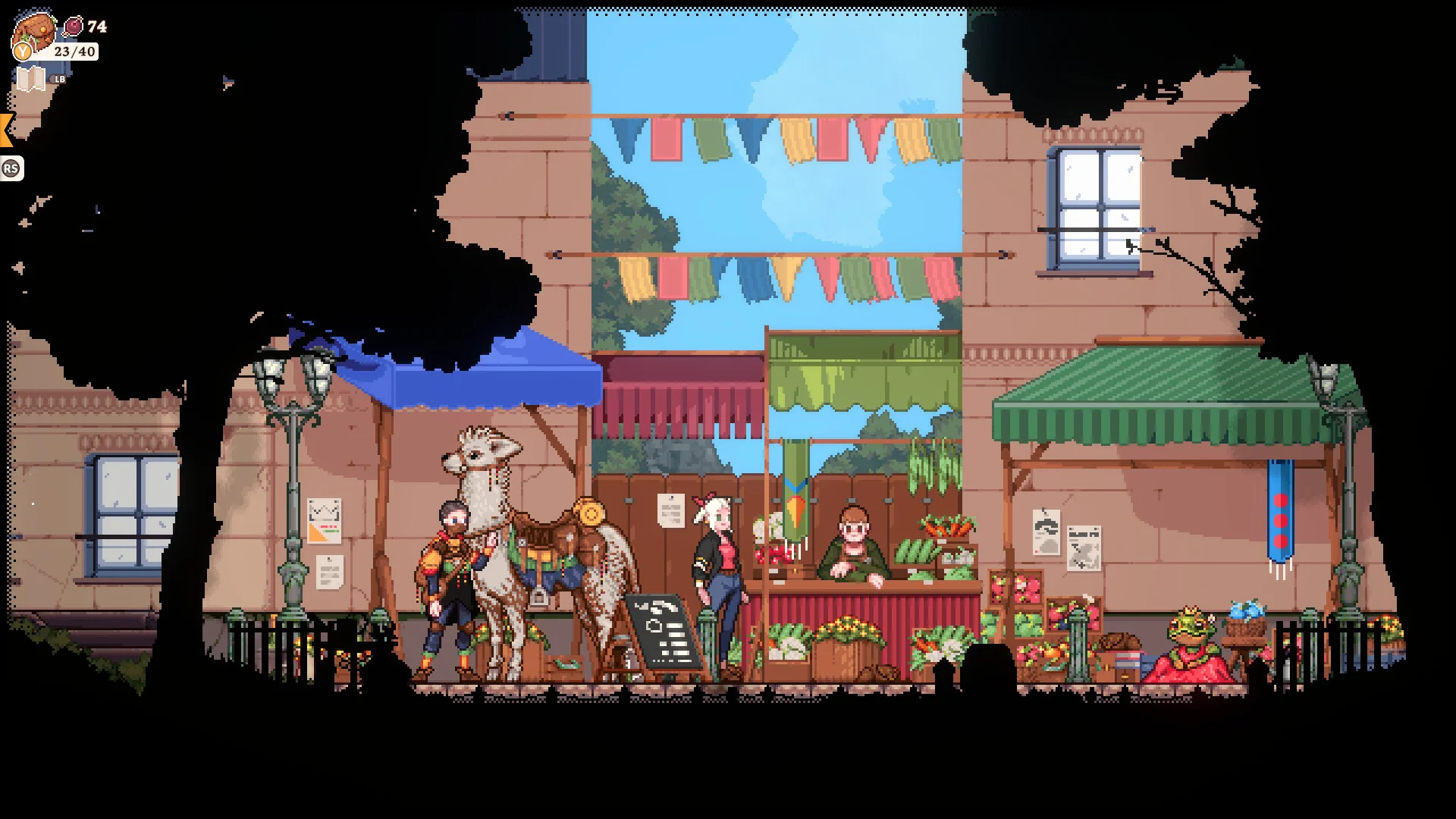Expand the orange ribbon side tab
This screenshot has width=1456, height=819.
point(6,130)
